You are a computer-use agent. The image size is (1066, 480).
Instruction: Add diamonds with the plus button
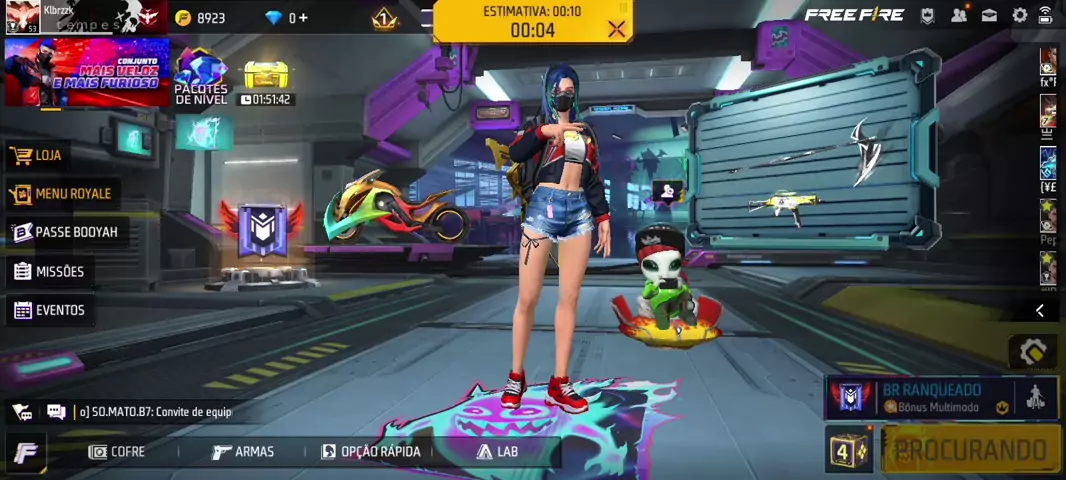point(298,18)
